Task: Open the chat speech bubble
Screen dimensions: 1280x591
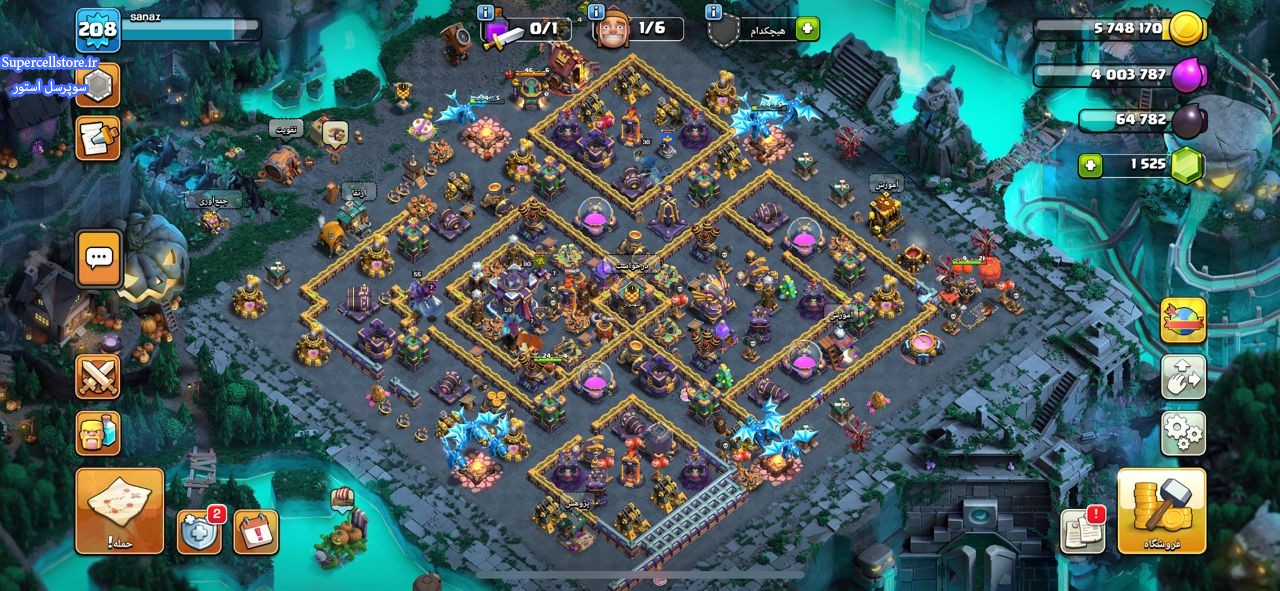Action: [x=98, y=258]
